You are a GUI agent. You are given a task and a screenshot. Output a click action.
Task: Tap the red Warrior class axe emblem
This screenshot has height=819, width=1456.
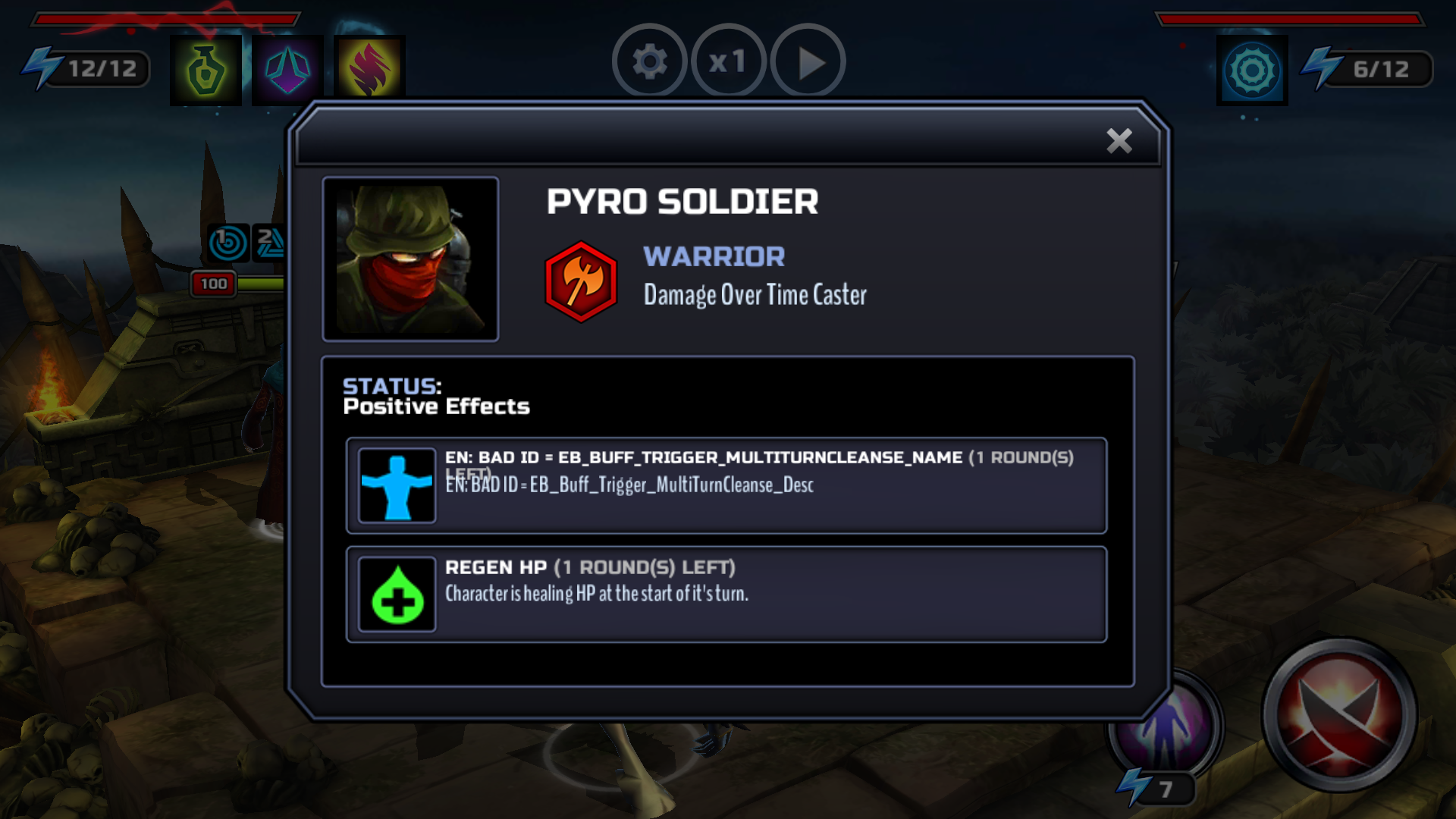(x=581, y=281)
